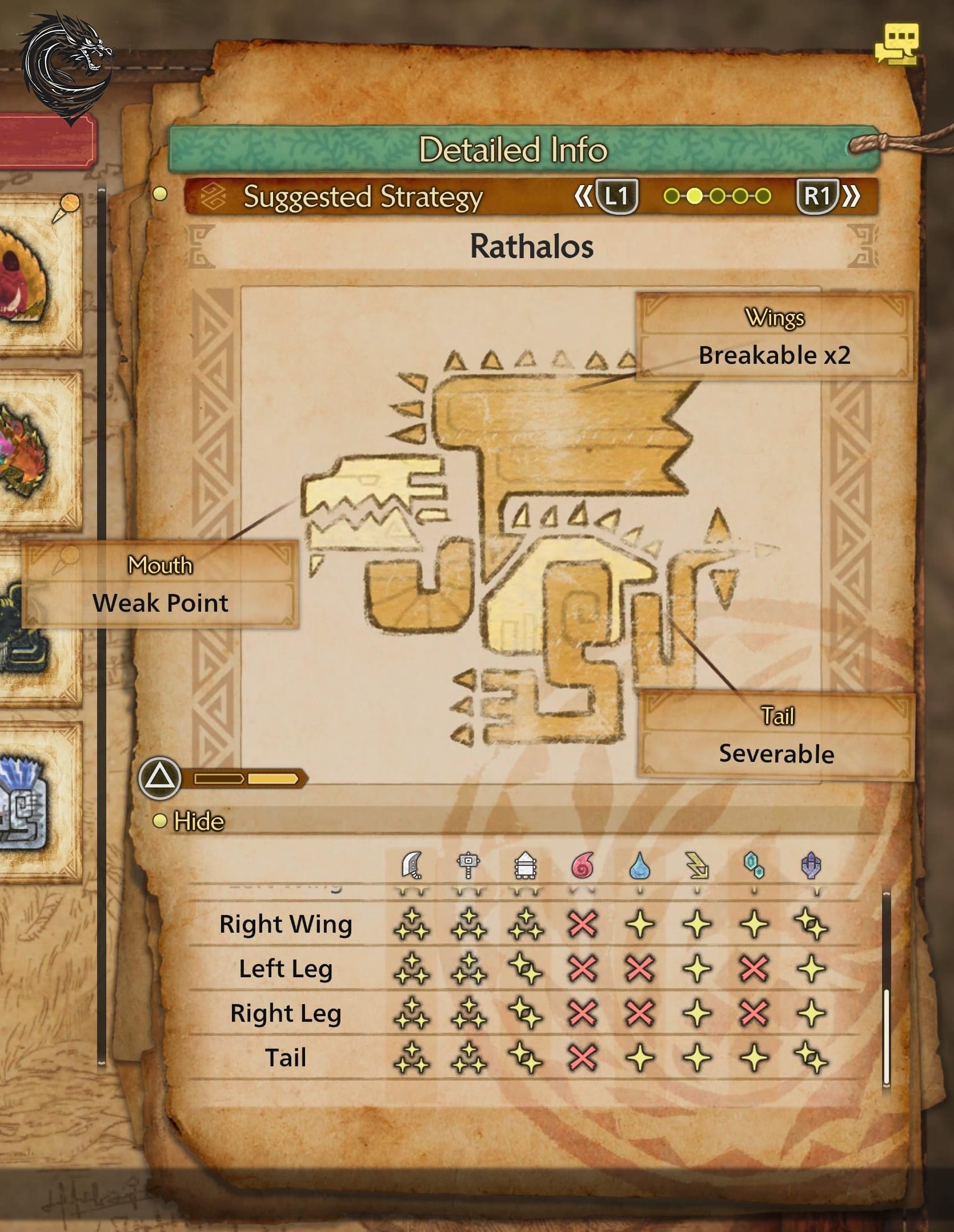The height and width of the screenshot is (1232, 954).
Task: Select the Mouth Weak Point callout
Action: (x=160, y=585)
